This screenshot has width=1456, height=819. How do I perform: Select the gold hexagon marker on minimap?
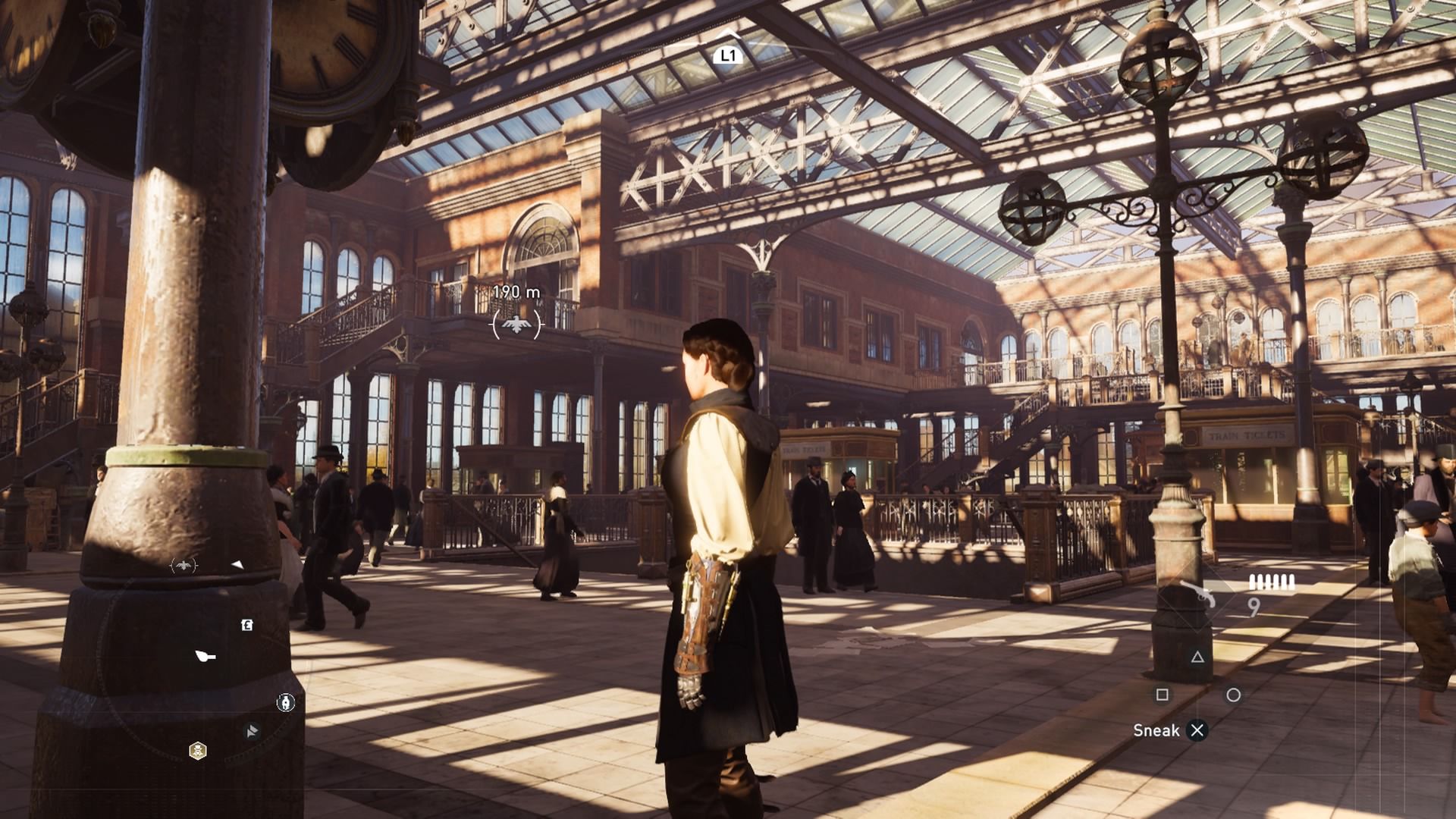(198, 751)
